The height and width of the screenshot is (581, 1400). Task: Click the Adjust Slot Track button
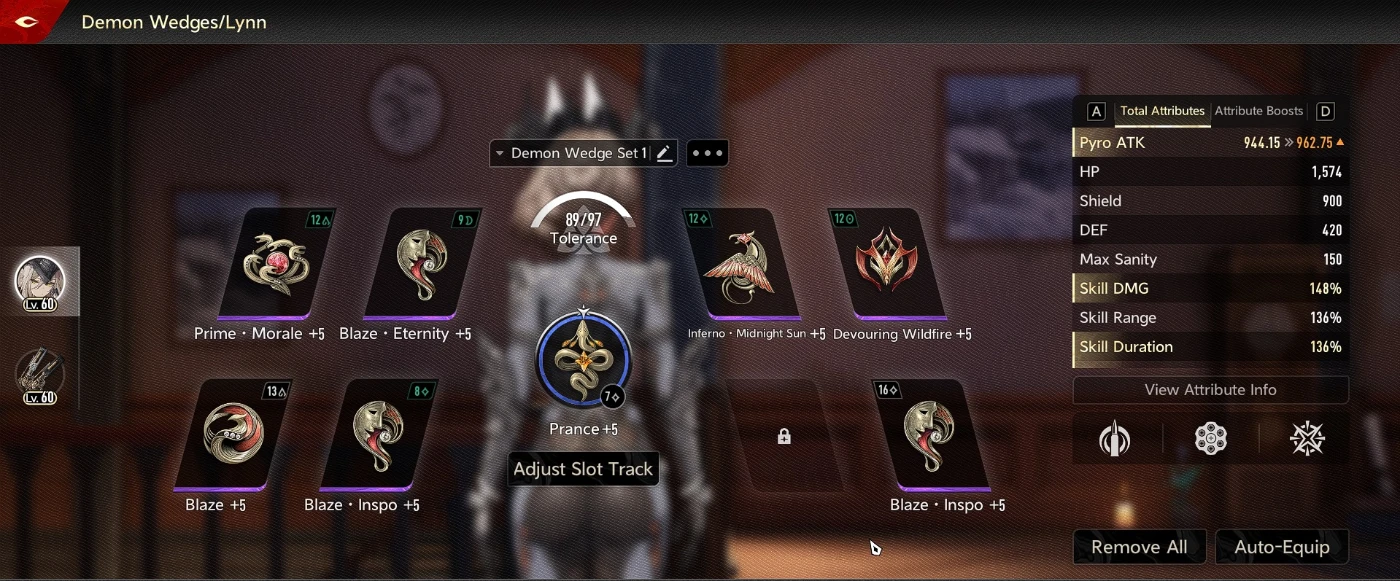coord(583,469)
